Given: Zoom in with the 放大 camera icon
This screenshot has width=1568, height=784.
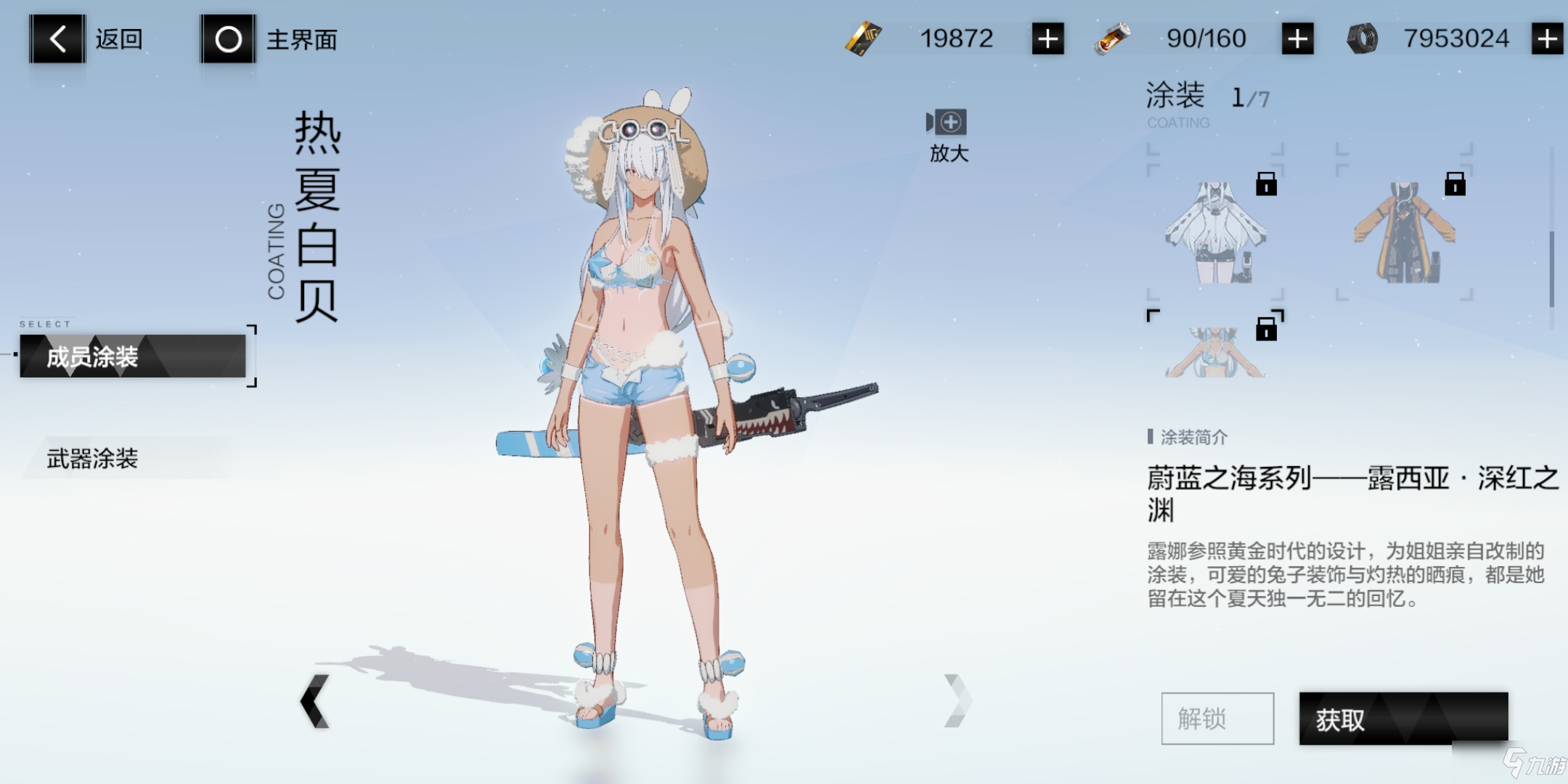Looking at the screenshot, I should click(947, 123).
